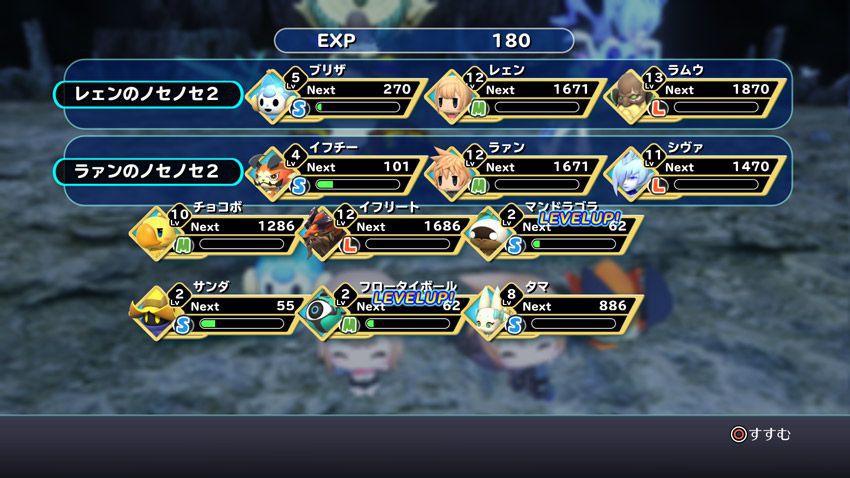The width and height of the screenshot is (850, 478).
Task: Choose the ブリザ party member entry
Action: [338, 93]
